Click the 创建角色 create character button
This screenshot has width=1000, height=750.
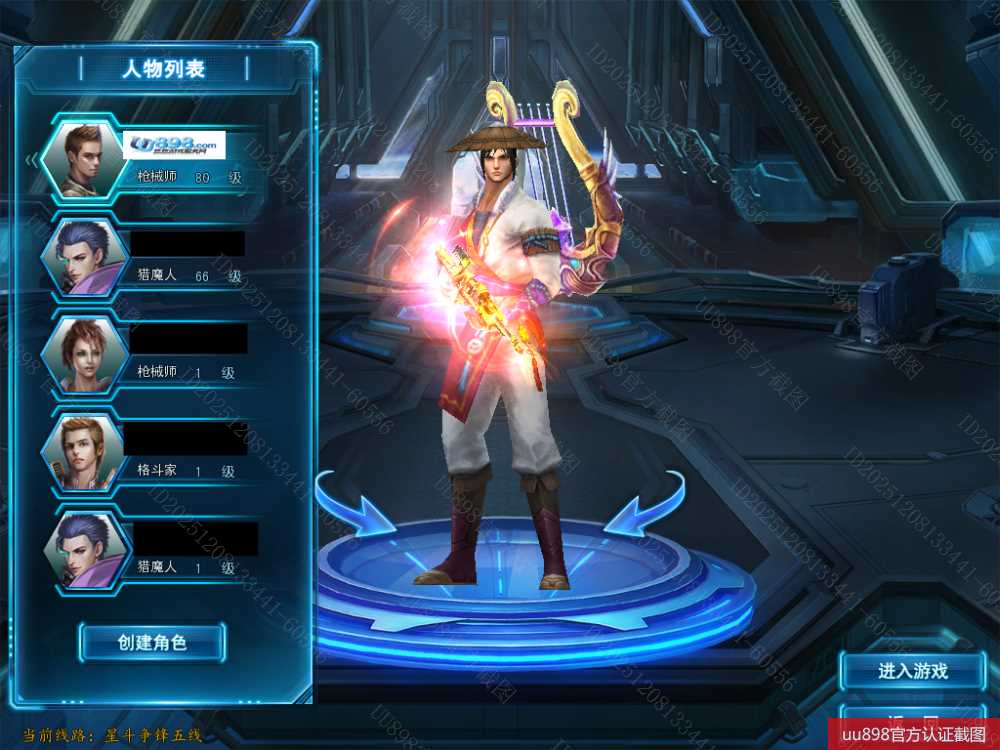[152, 643]
